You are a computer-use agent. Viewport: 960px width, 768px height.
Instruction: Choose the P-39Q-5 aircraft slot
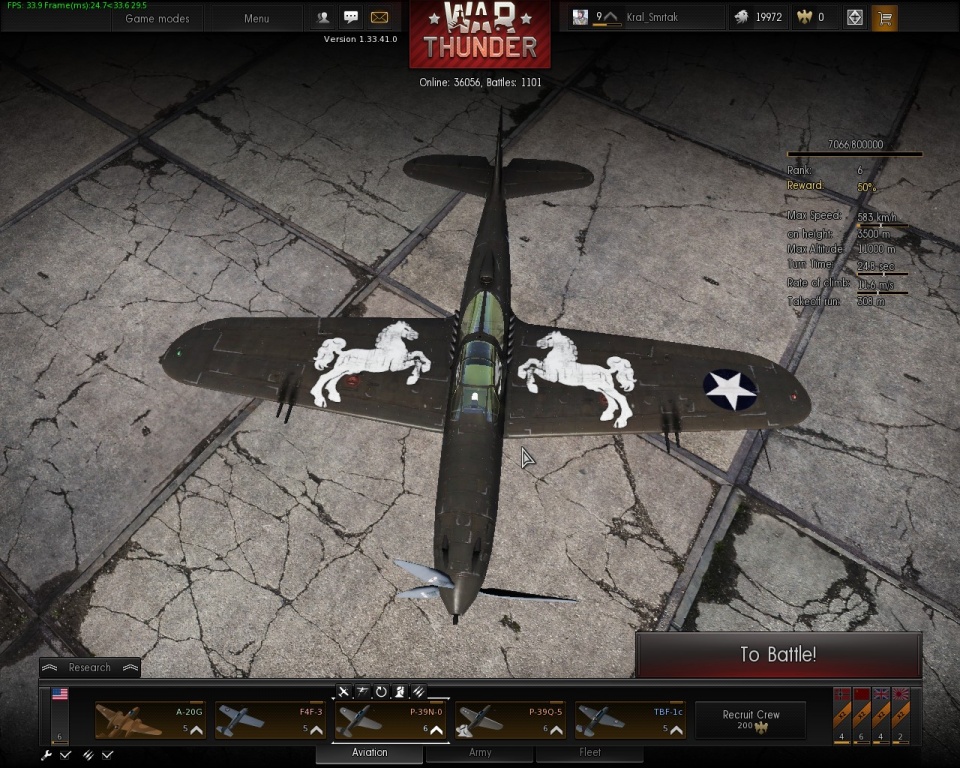510,719
